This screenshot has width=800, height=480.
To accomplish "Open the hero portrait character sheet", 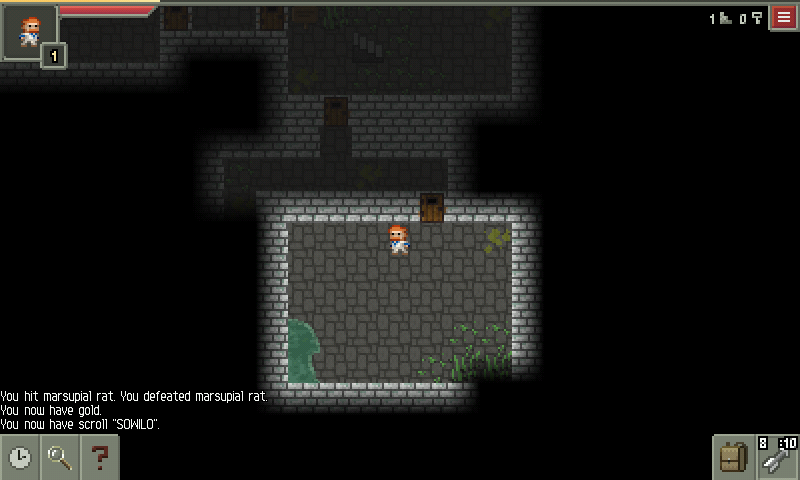I will 30,32.
